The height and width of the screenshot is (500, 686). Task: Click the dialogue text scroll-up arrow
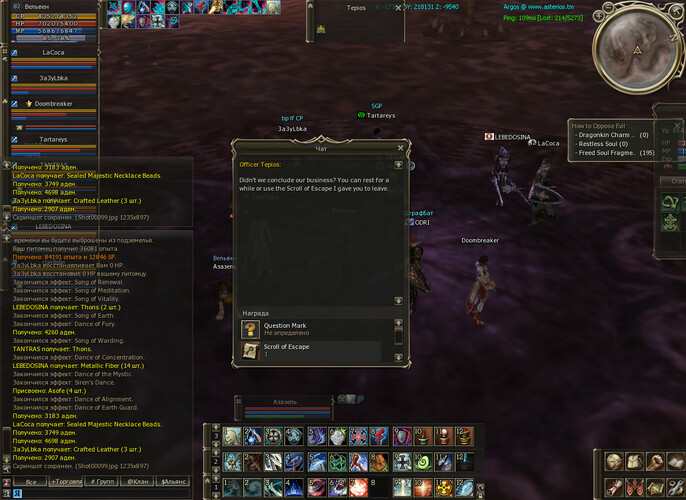399,164
